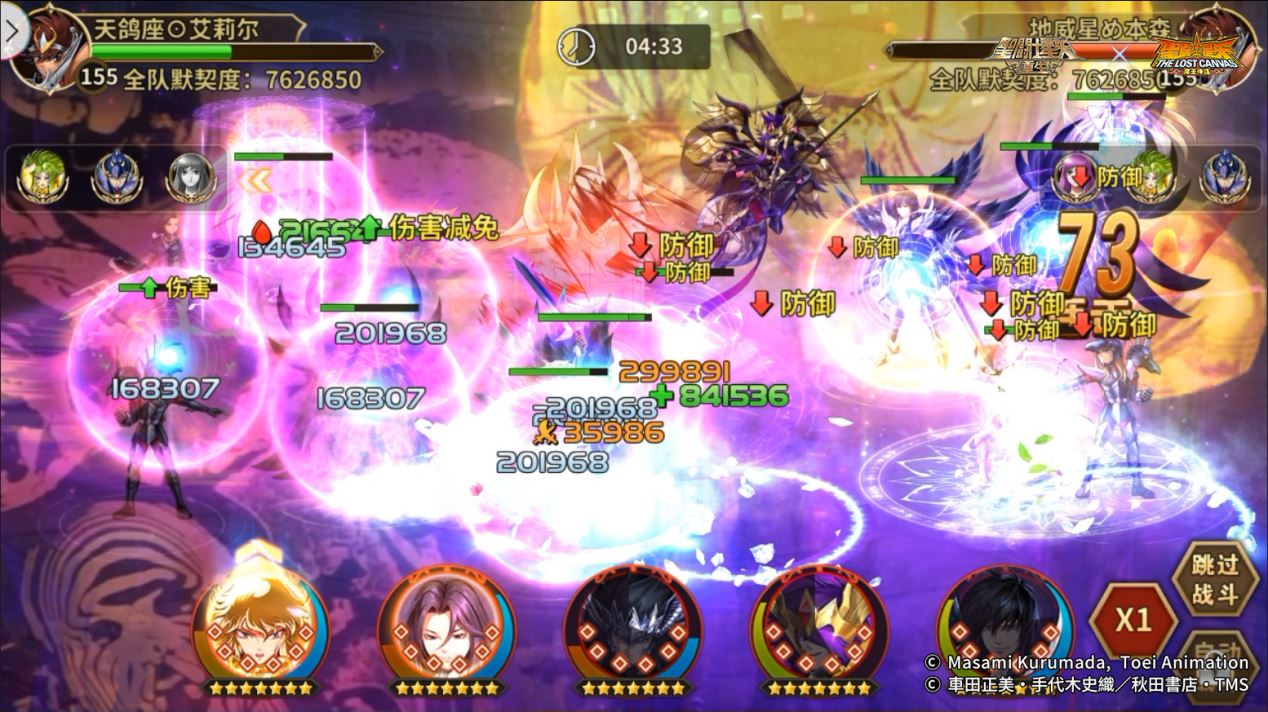Select the purple-and-gold helmeted hero skill portrait
This screenshot has height=712, width=1268.
(x=818, y=625)
